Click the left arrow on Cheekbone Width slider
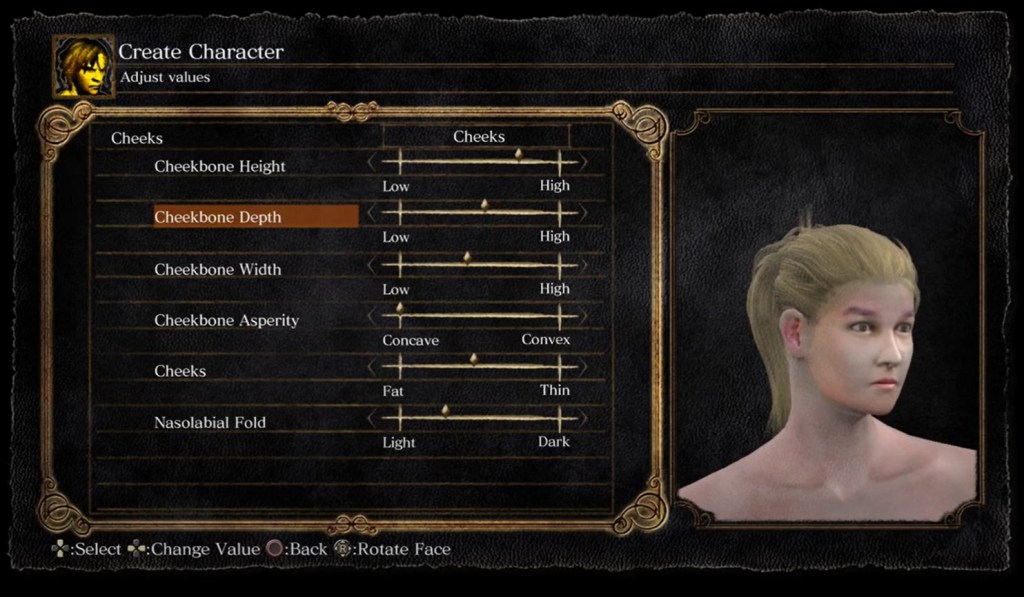Viewport: 1024px width, 597px height. [x=372, y=264]
